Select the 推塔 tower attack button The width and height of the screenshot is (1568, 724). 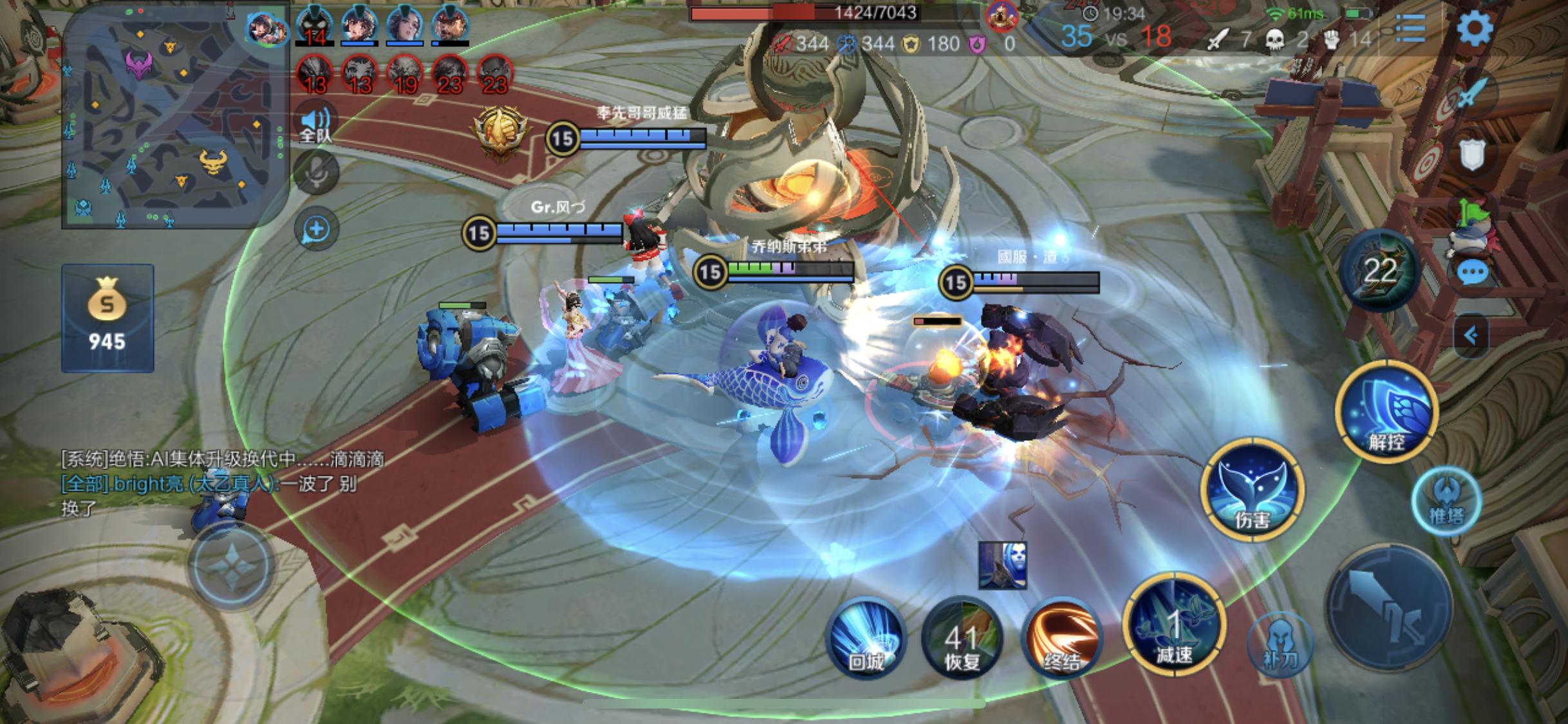[1446, 501]
